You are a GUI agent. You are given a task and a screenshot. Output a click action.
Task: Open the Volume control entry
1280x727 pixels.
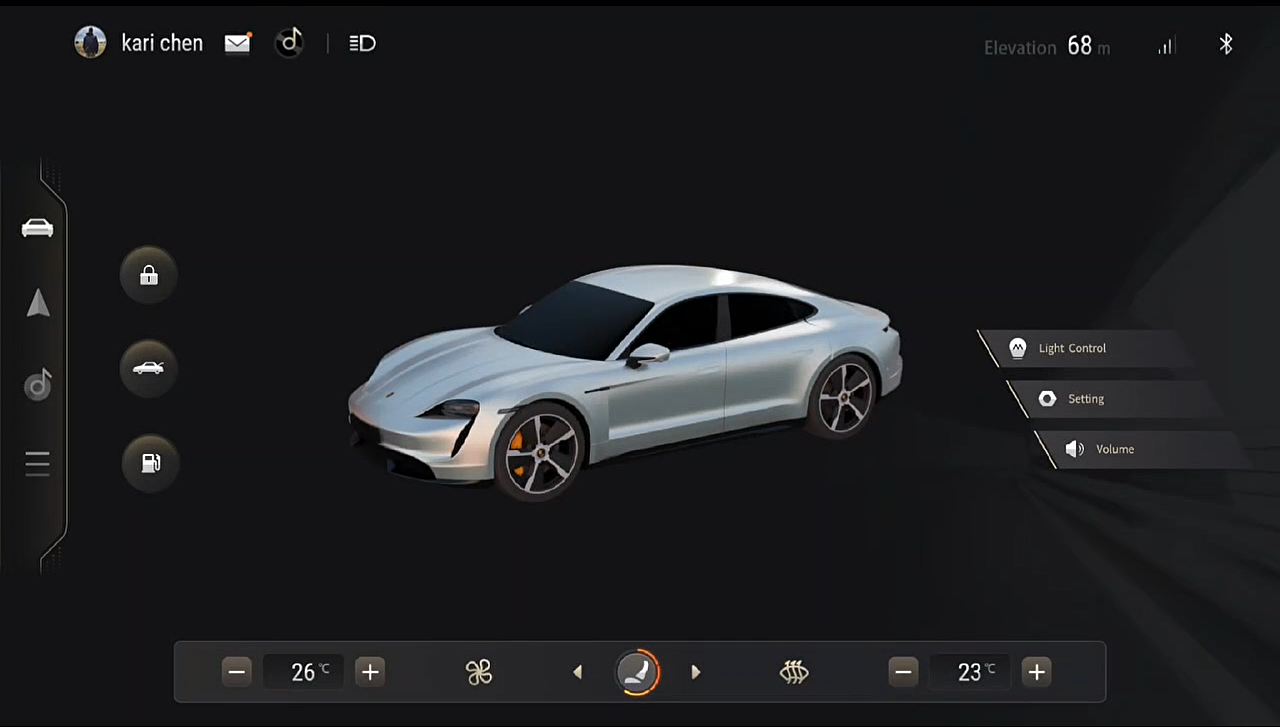(x=1113, y=449)
